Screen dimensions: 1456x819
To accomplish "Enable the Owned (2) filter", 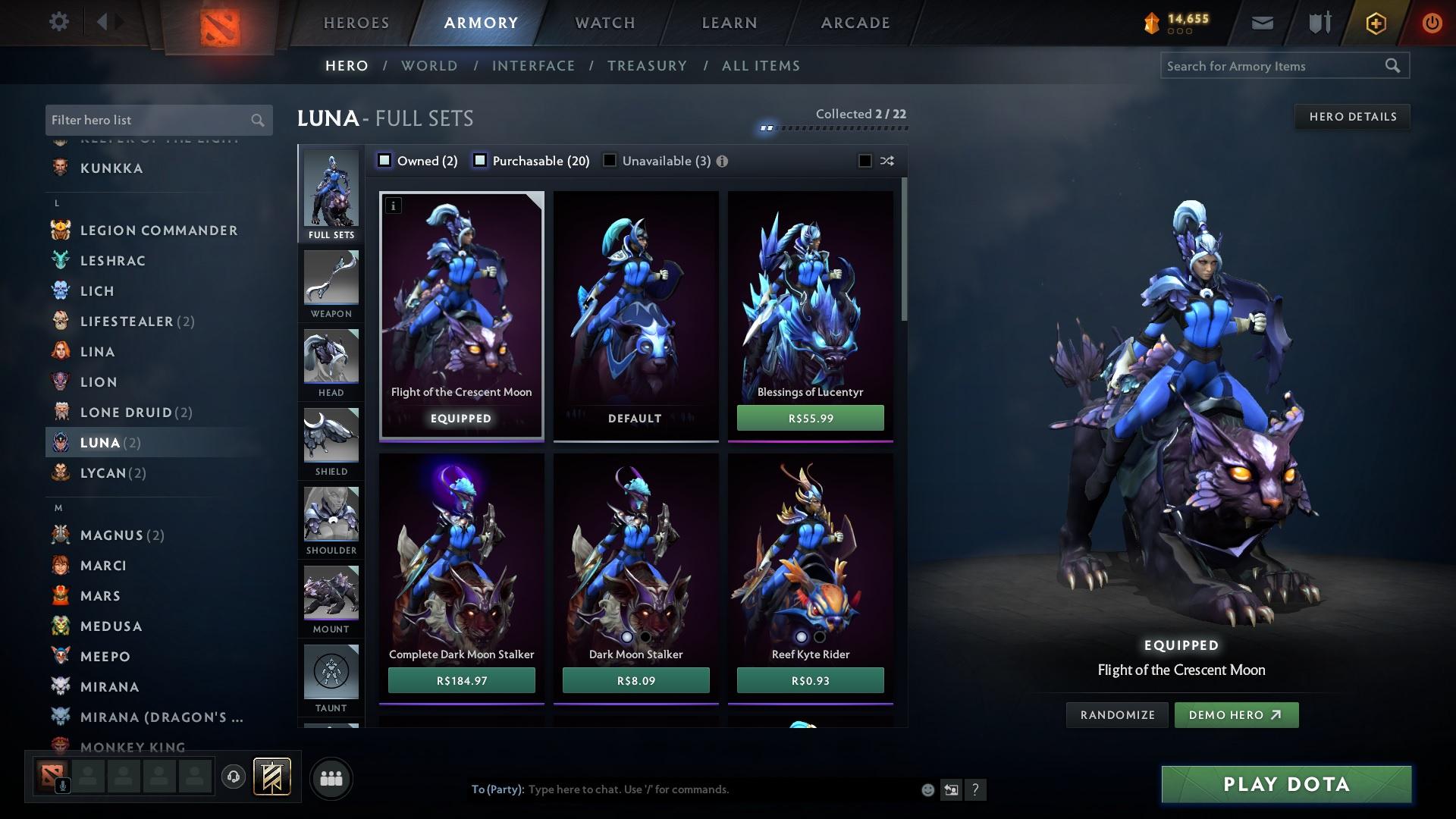I will coord(385,160).
